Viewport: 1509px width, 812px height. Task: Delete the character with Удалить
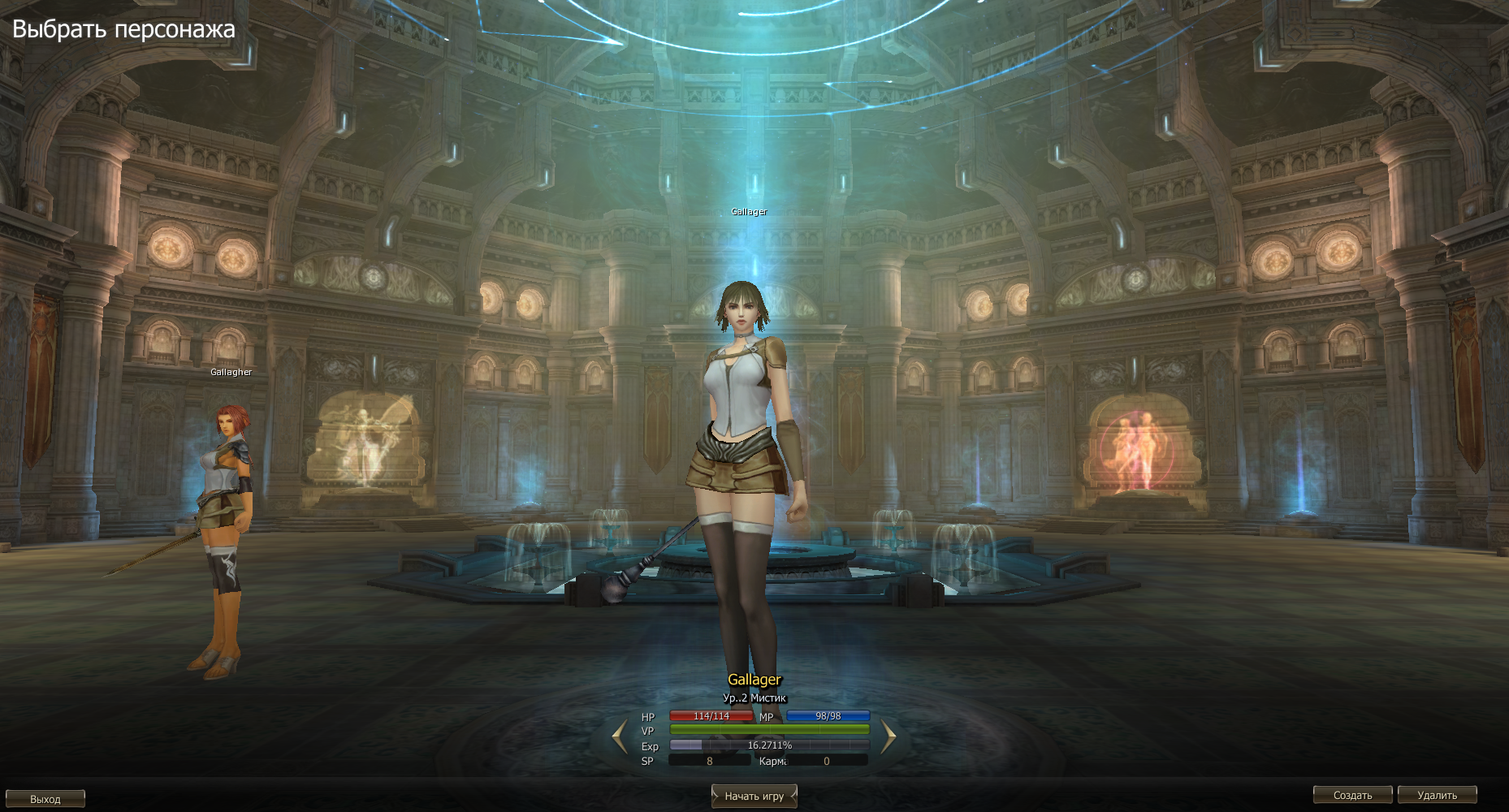[x=1437, y=795]
